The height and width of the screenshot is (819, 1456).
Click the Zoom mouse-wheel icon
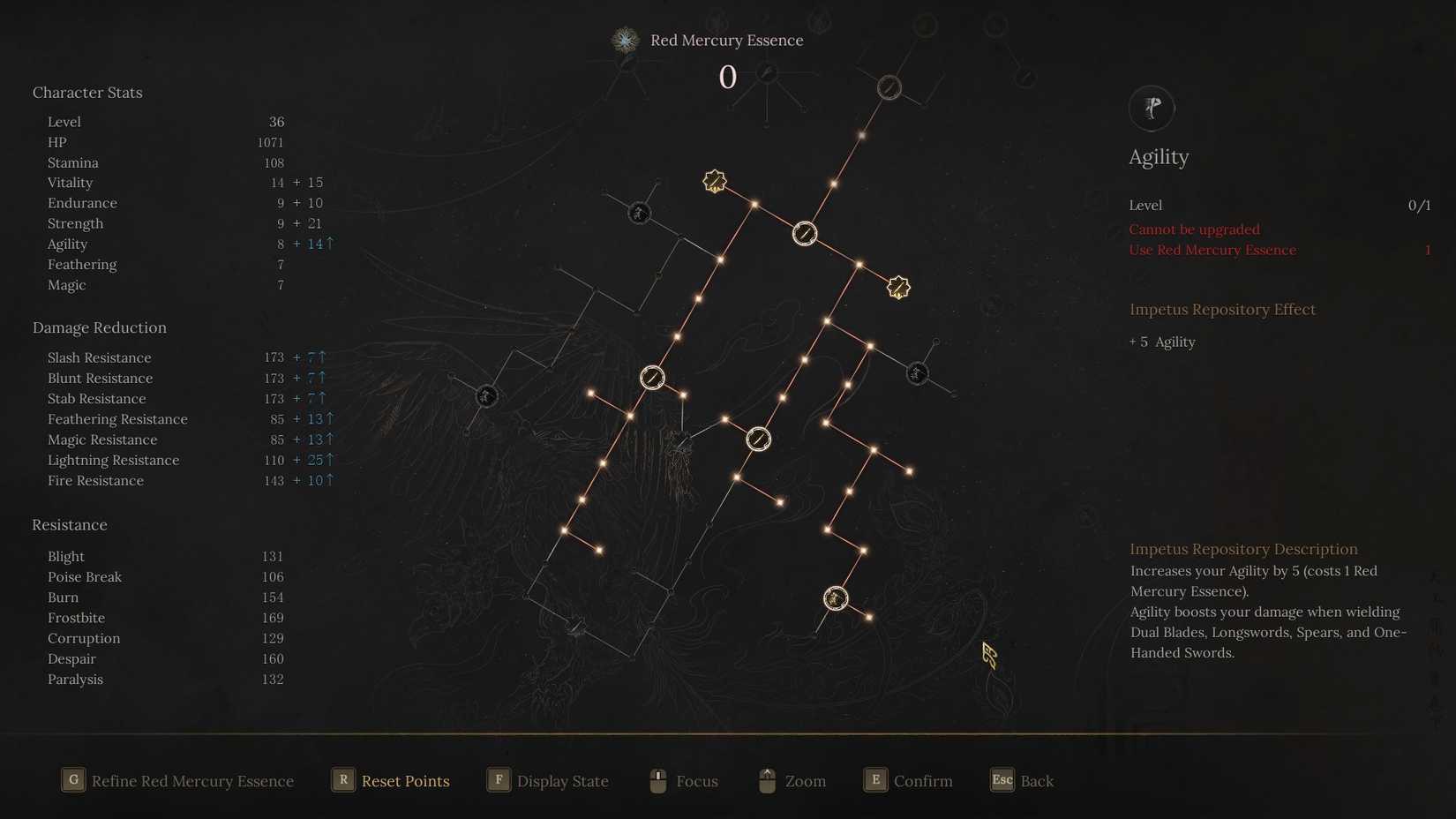coord(766,780)
